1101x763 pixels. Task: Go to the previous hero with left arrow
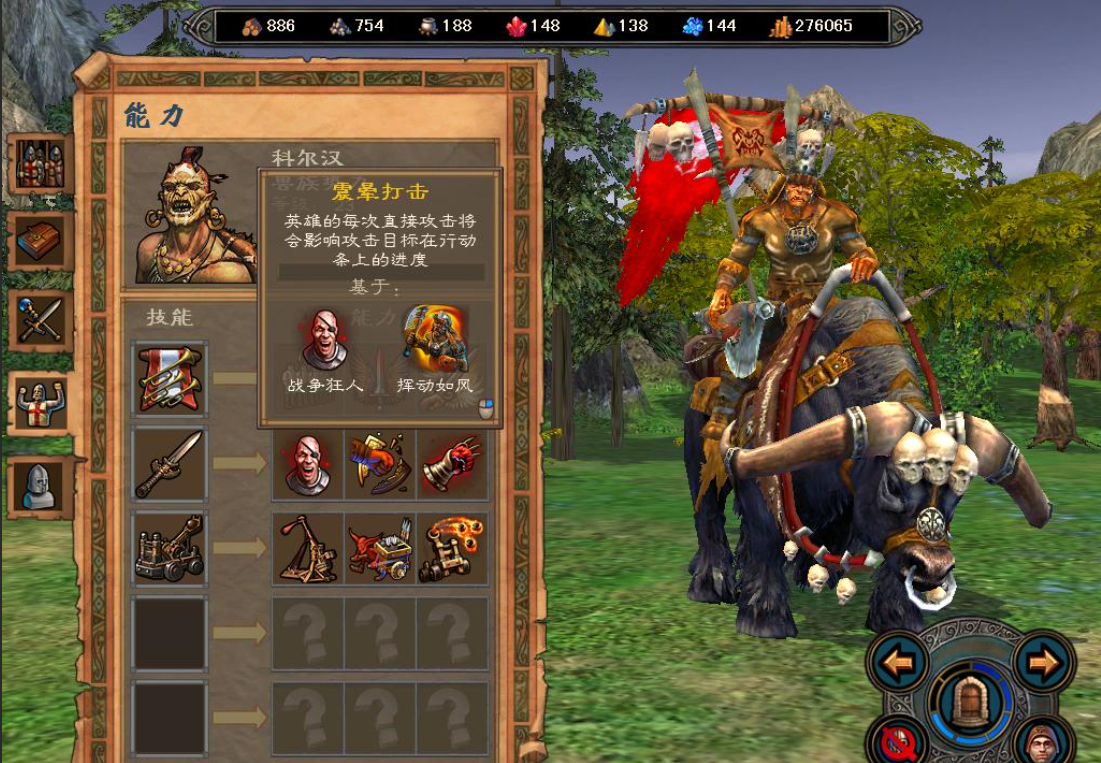point(898,662)
